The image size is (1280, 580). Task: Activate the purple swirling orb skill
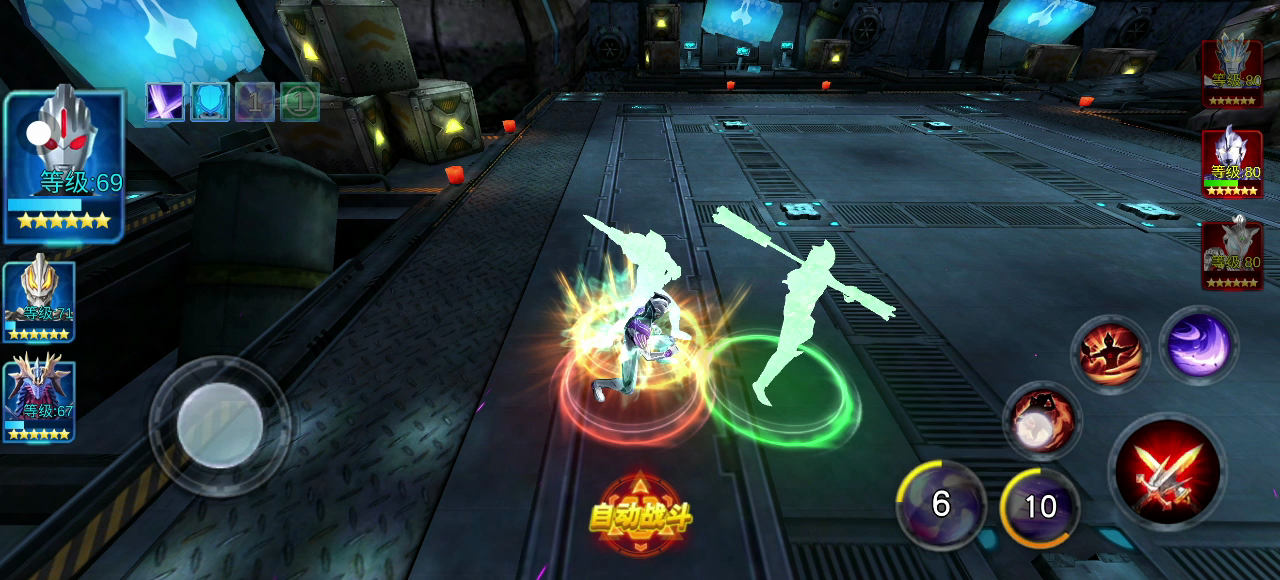(1199, 346)
